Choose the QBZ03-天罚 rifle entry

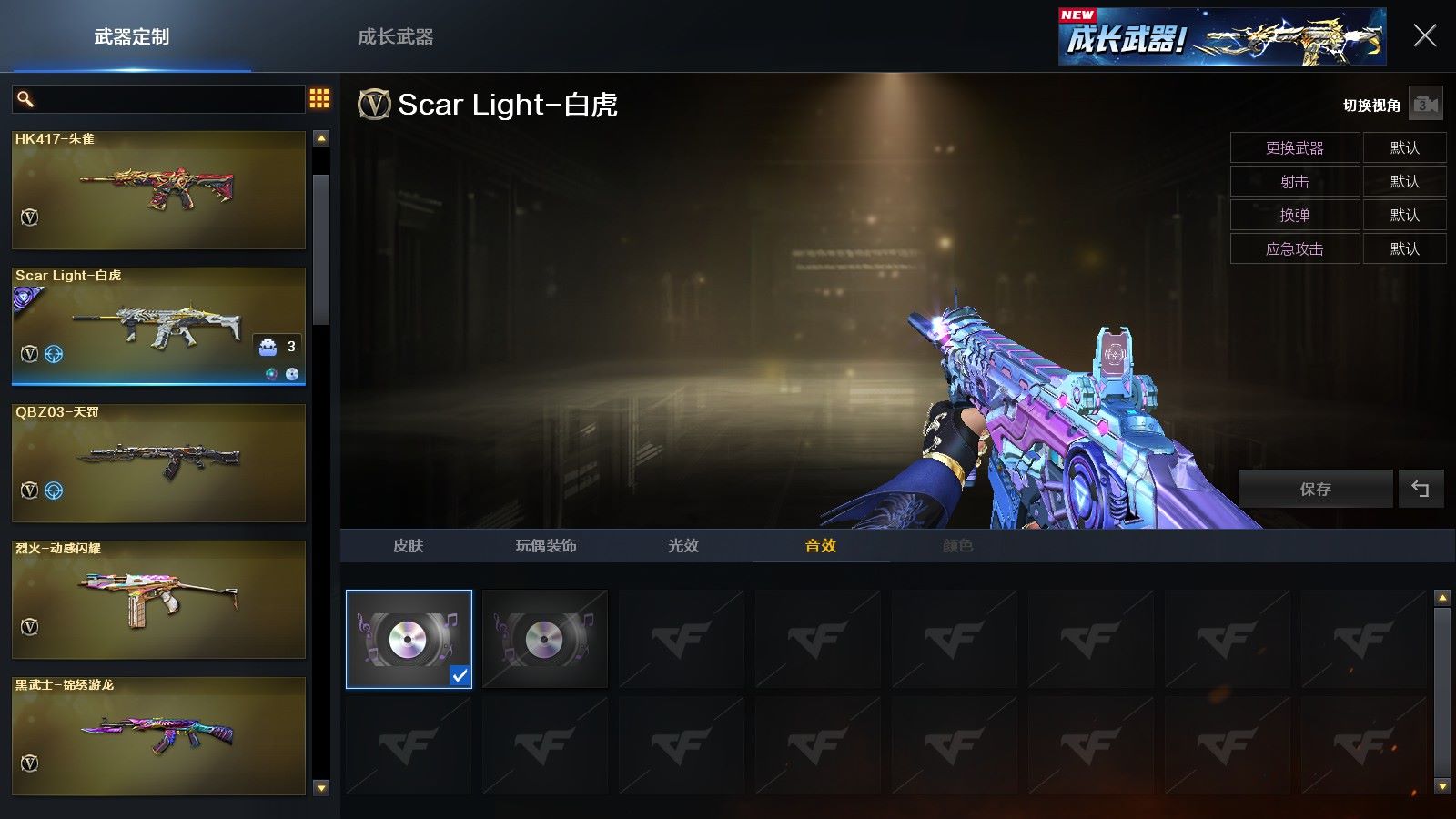pos(158,463)
